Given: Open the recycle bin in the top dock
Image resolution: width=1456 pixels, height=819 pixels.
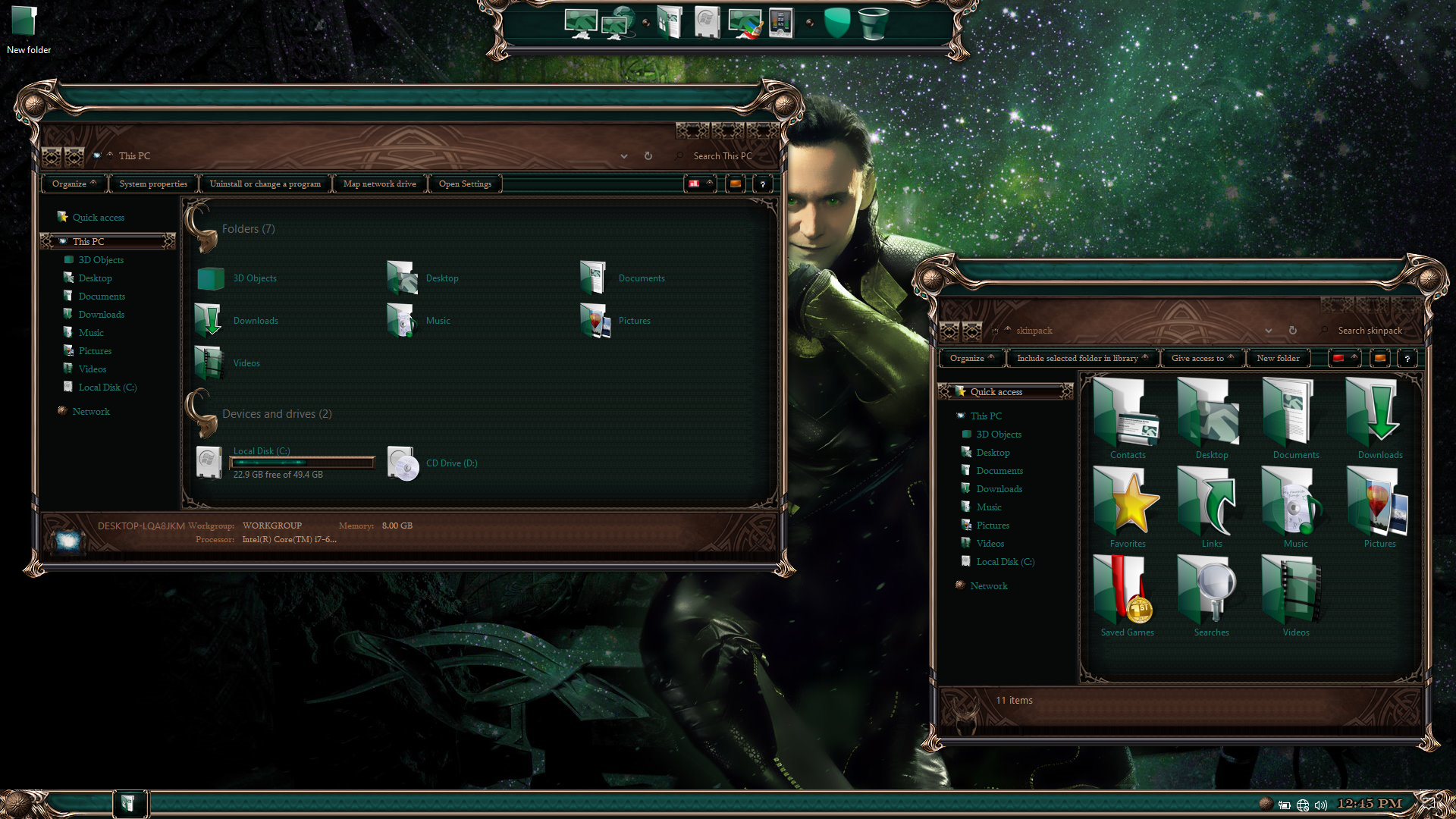Looking at the screenshot, I should tap(873, 24).
